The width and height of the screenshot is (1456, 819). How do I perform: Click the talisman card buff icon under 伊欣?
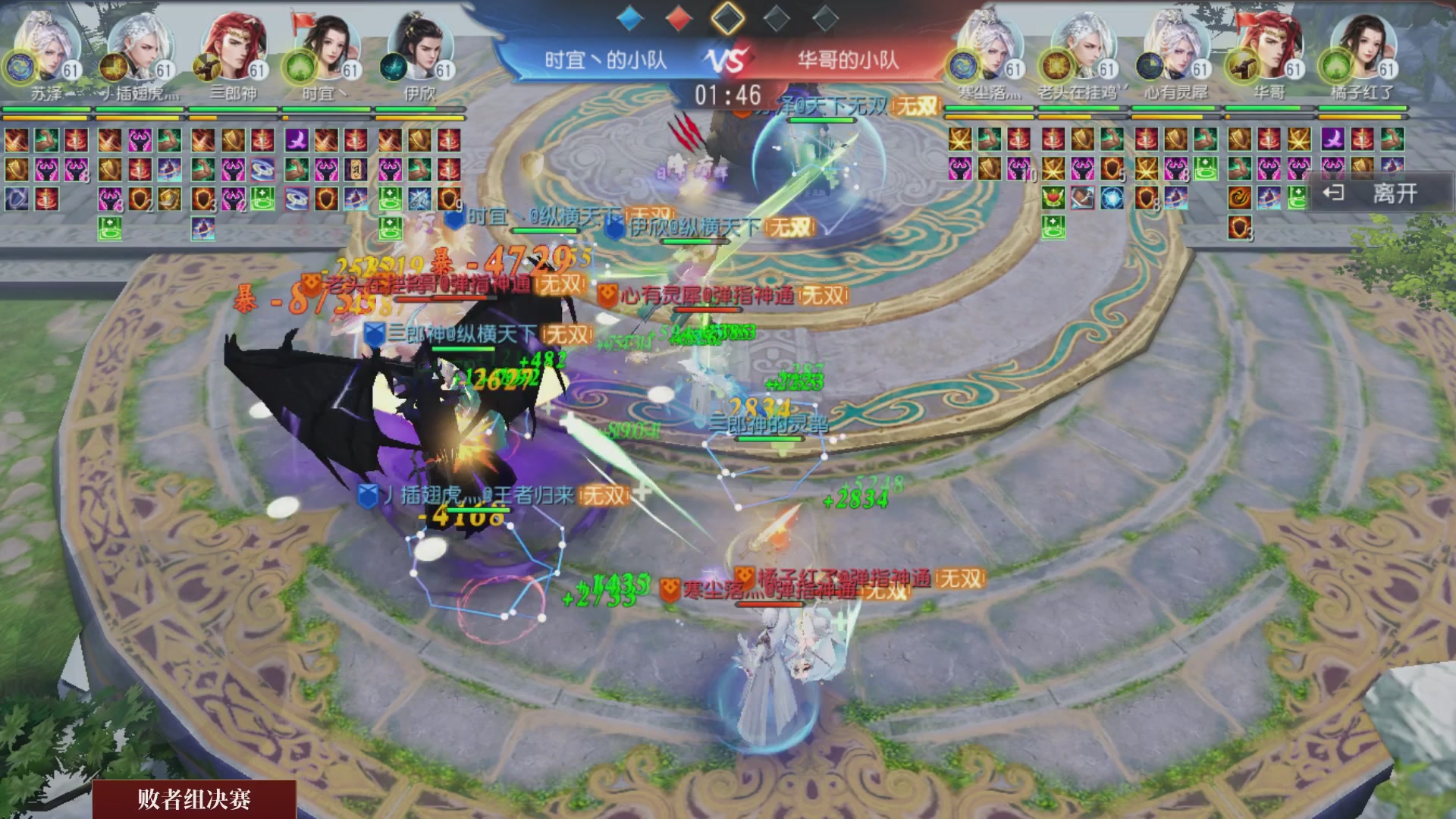pyautogui.click(x=356, y=171)
